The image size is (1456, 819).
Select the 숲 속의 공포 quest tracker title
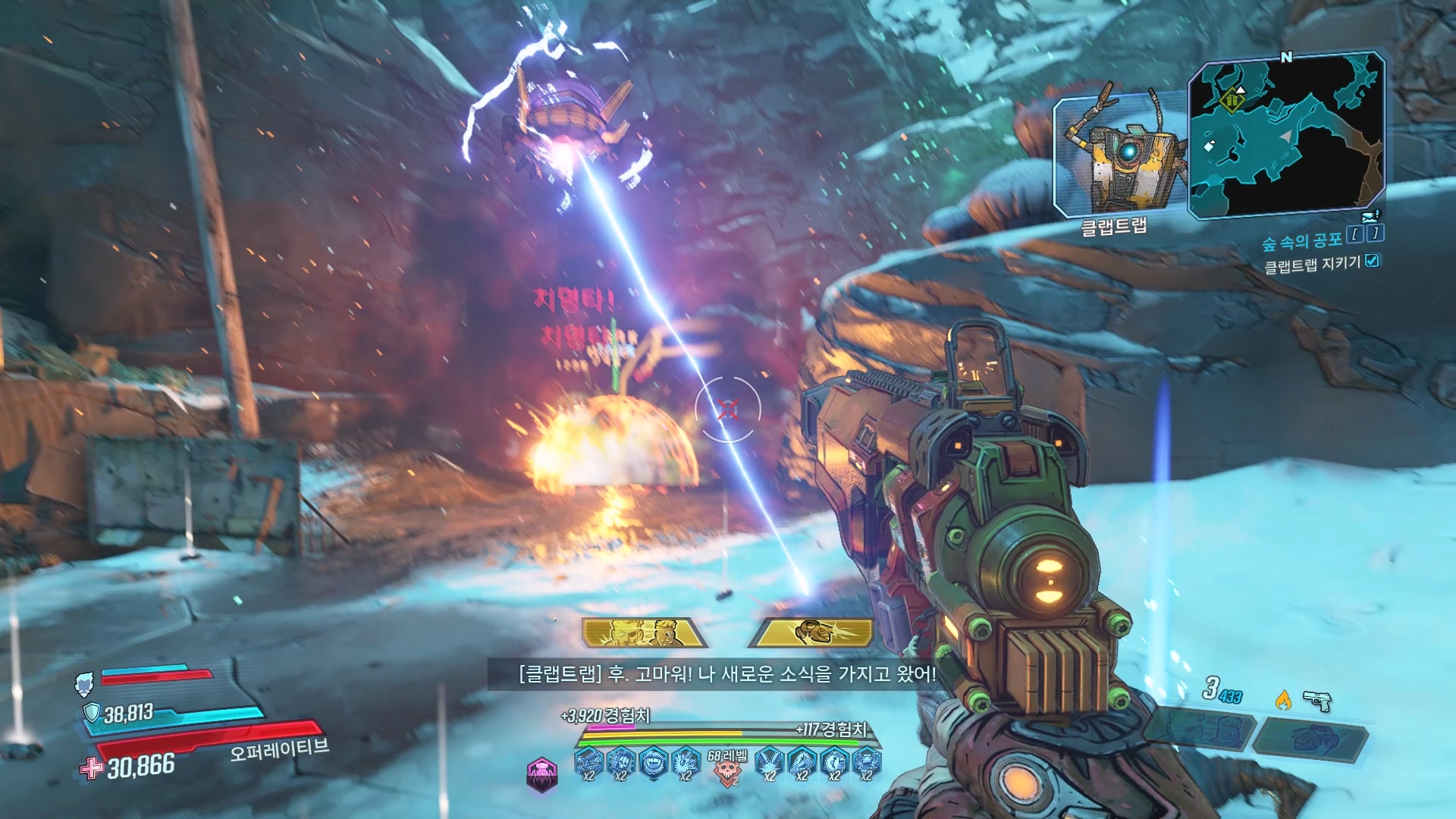(1301, 241)
